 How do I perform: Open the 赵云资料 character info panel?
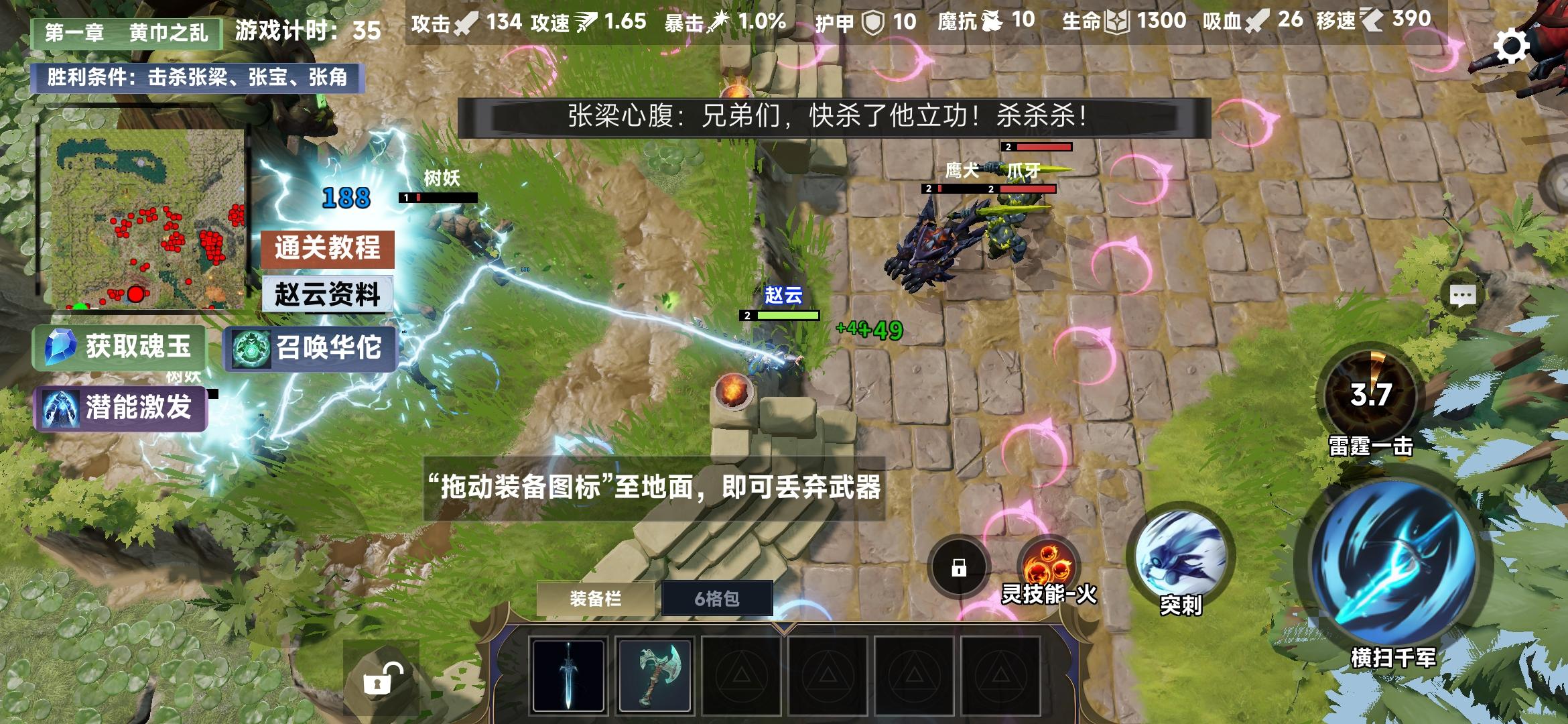point(328,295)
